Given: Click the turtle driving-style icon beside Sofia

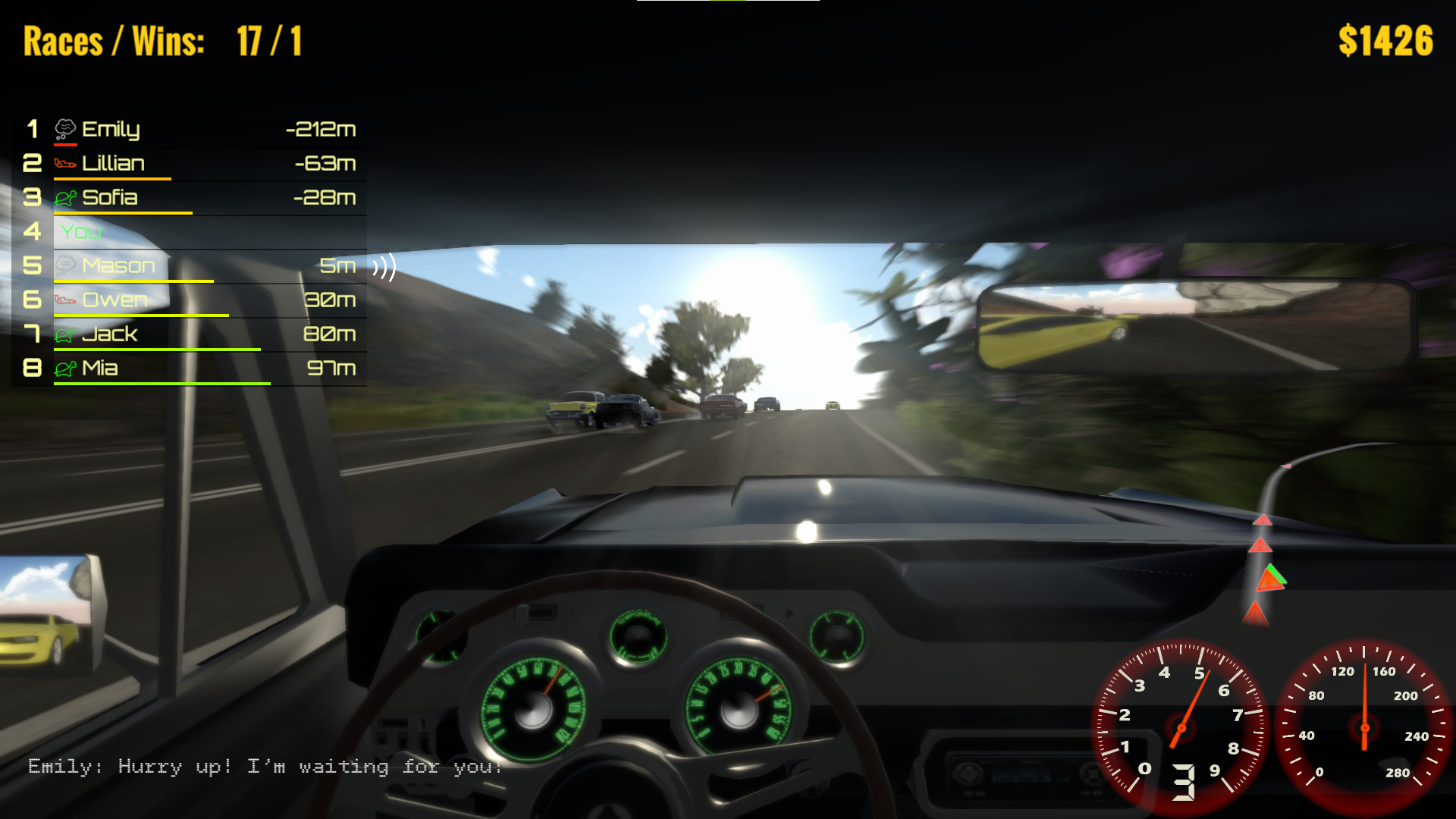Looking at the screenshot, I should pyautogui.click(x=67, y=197).
